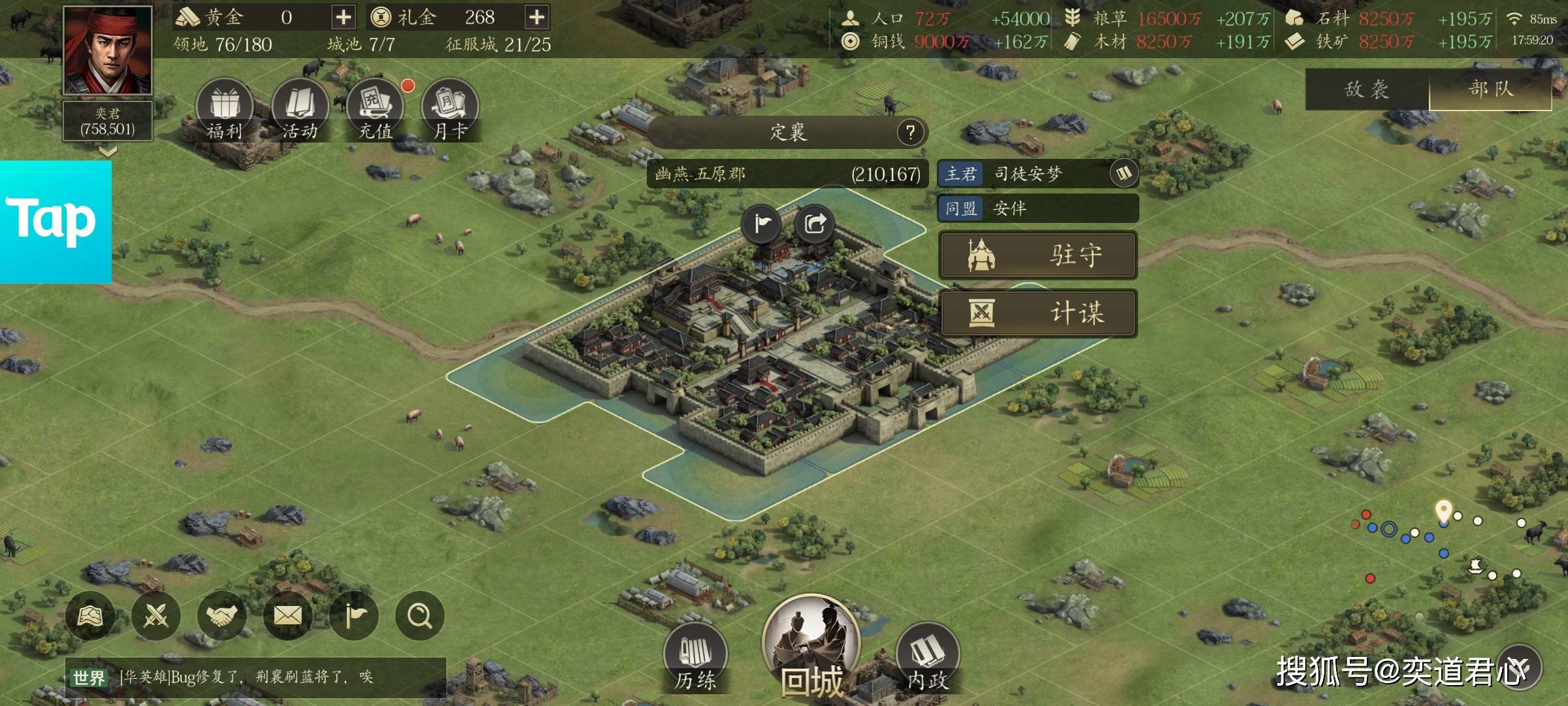This screenshot has width=1568, height=706.
Task: Add more 礼金 with its plus button
Action: 536,17
